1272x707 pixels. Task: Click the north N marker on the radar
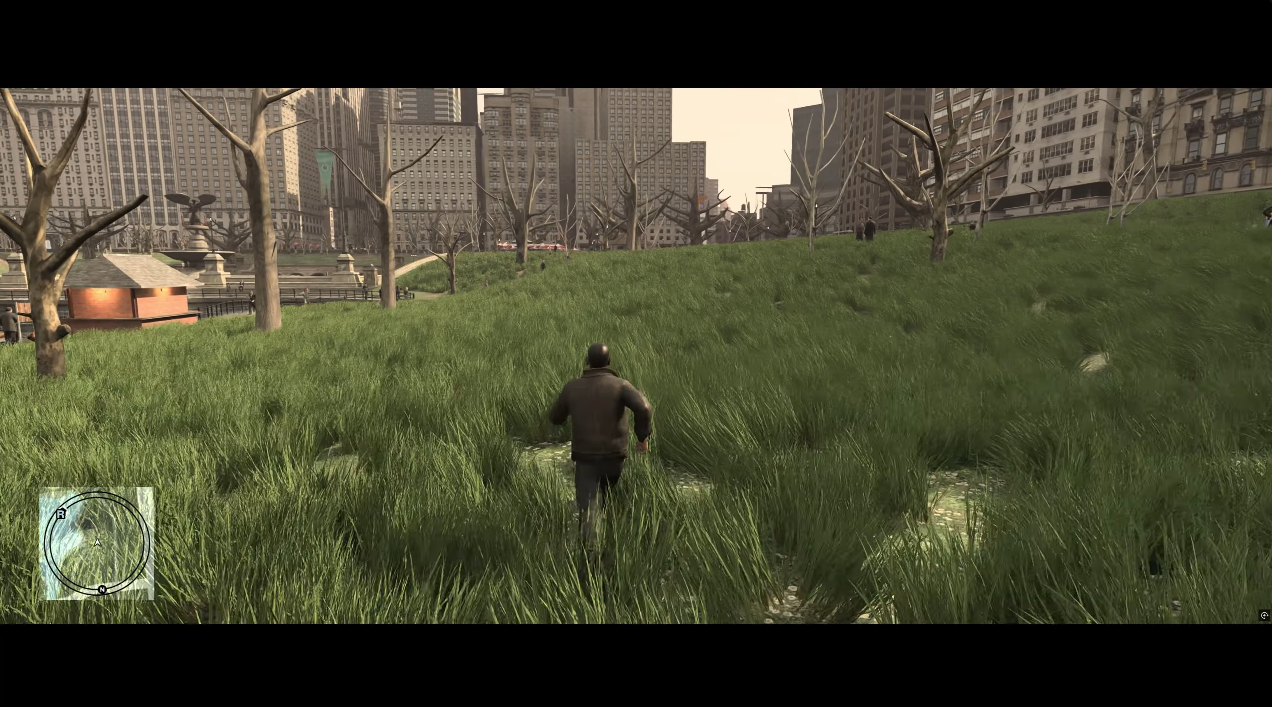pos(102,590)
